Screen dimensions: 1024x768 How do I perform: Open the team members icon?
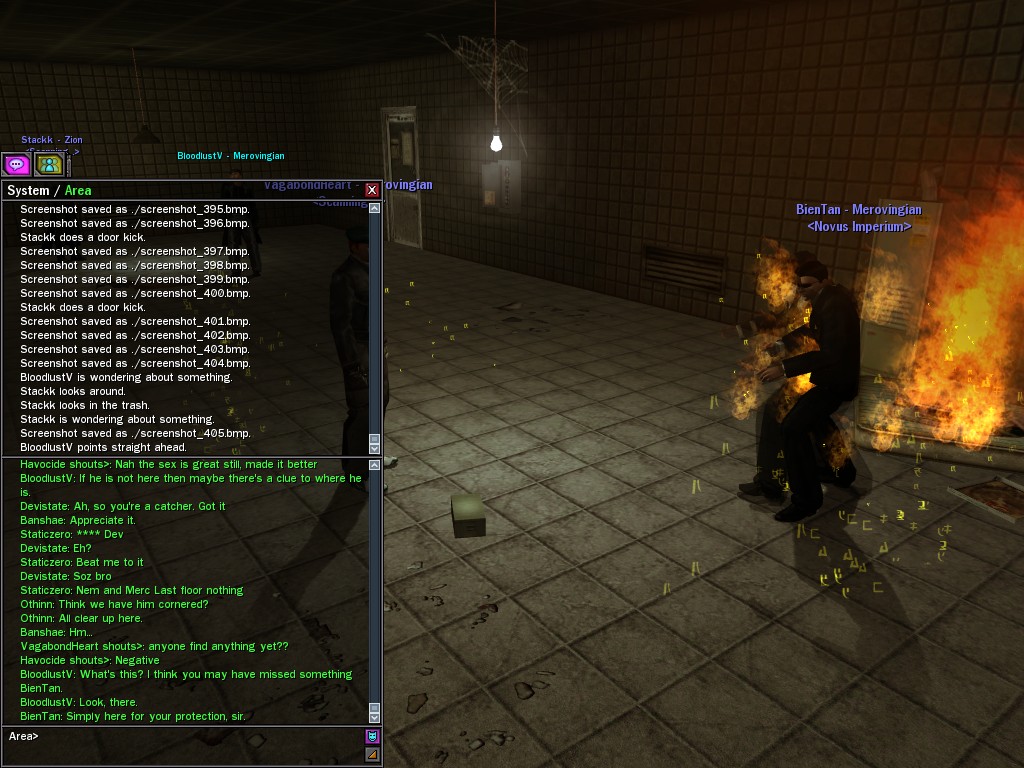[48, 164]
